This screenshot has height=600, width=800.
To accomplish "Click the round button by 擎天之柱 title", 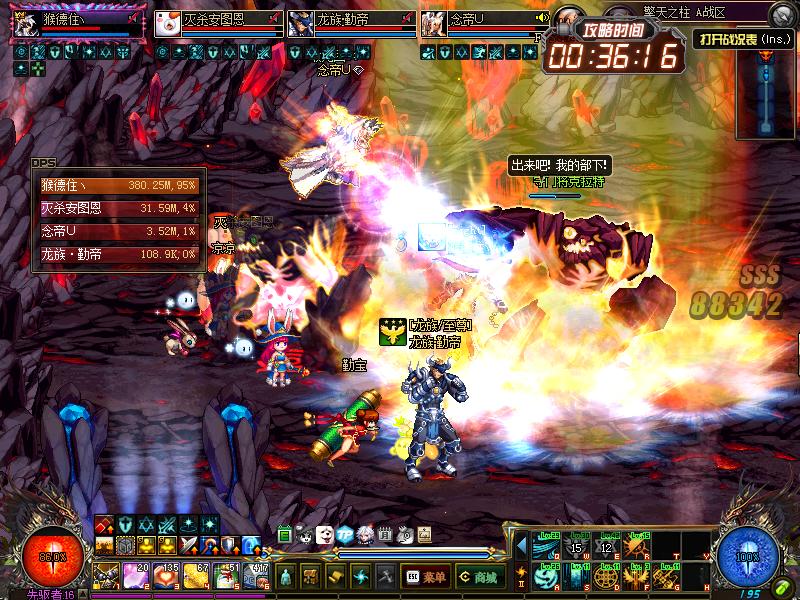I will 781,14.
